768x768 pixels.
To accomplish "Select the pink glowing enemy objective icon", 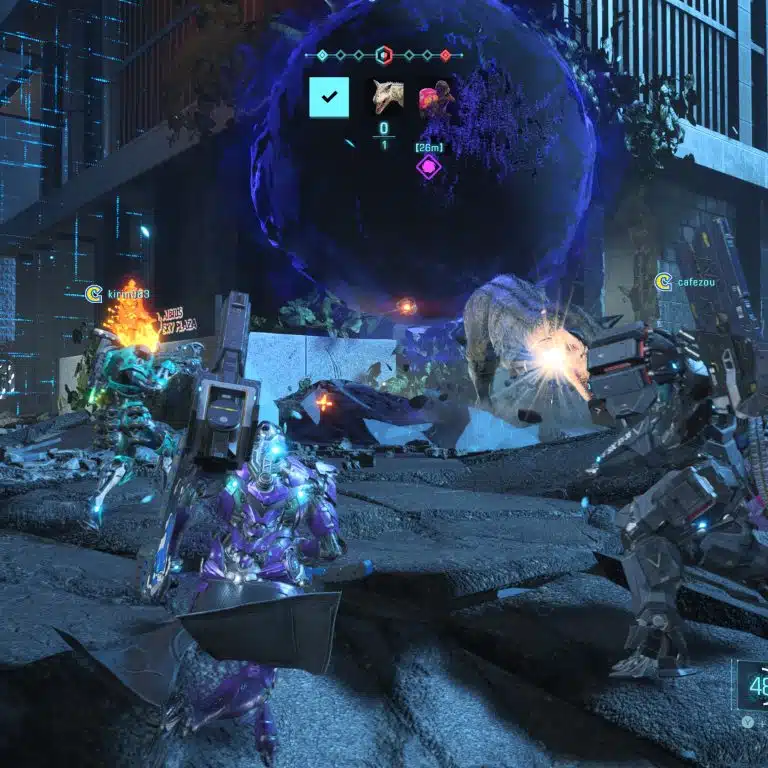I will [x=435, y=97].
